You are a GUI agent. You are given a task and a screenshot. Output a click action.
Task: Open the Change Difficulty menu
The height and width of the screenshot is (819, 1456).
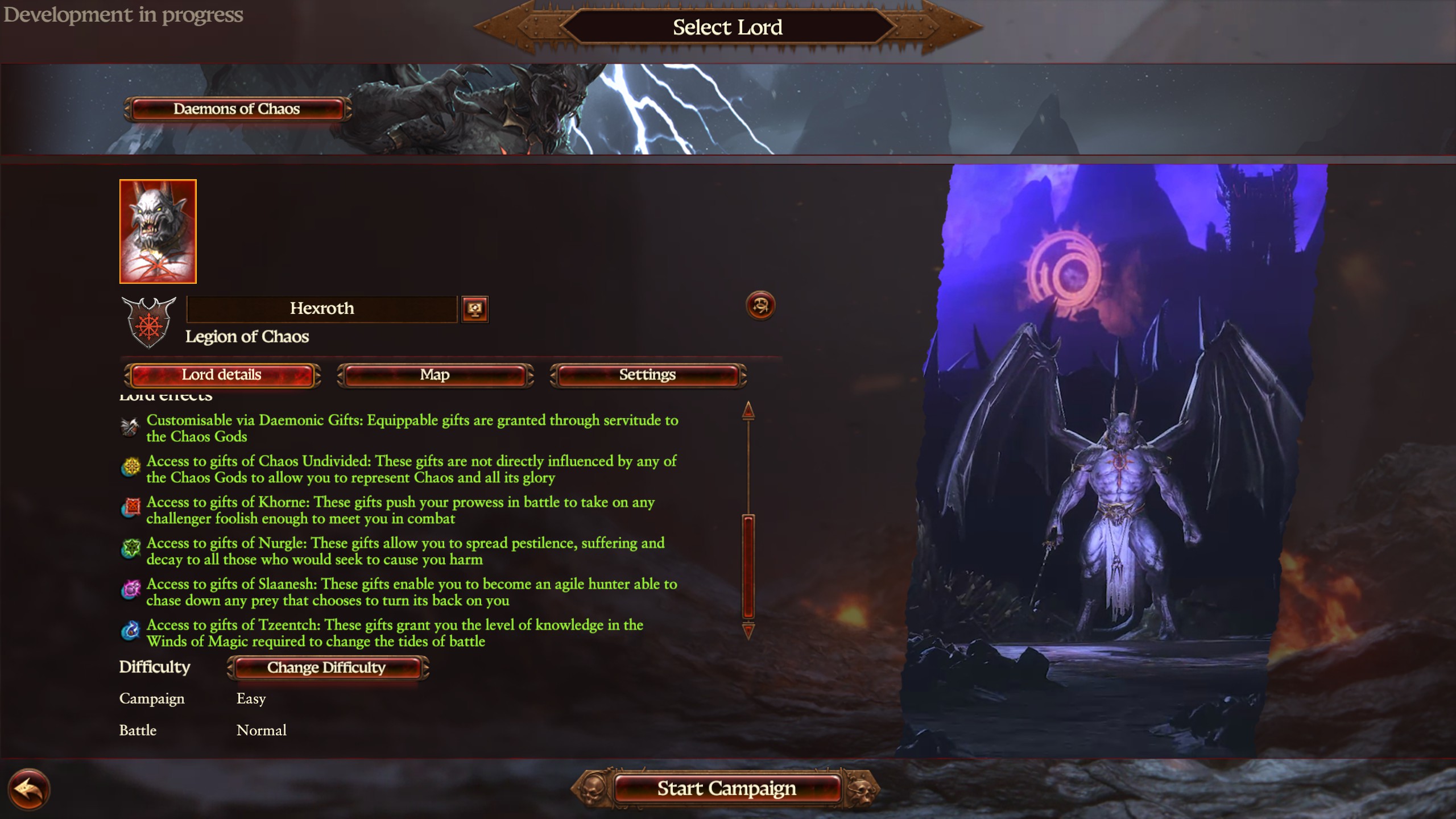327,667
